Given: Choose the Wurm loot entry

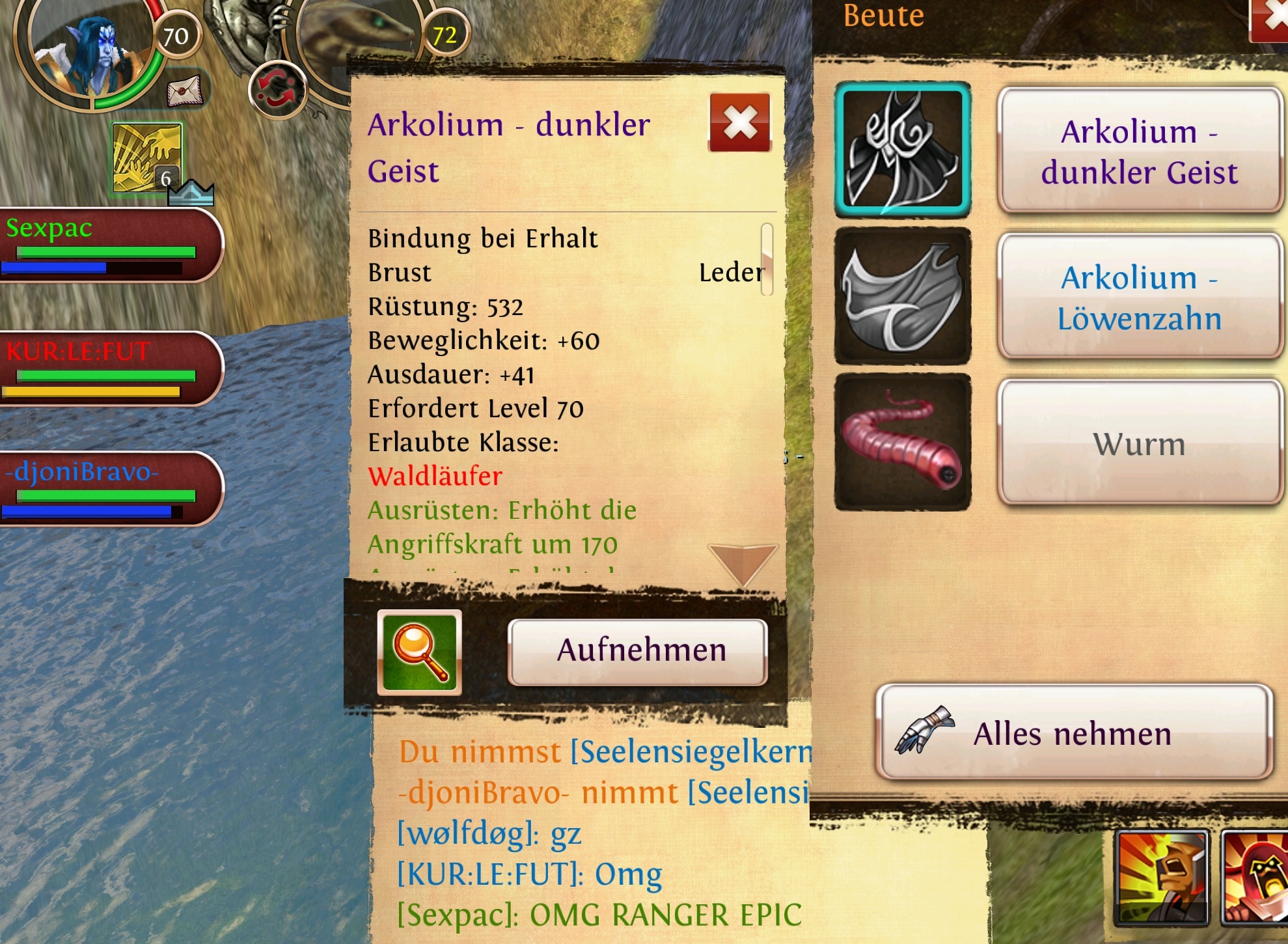Looking at the screenshot, I should click(x=1139, y=443).
